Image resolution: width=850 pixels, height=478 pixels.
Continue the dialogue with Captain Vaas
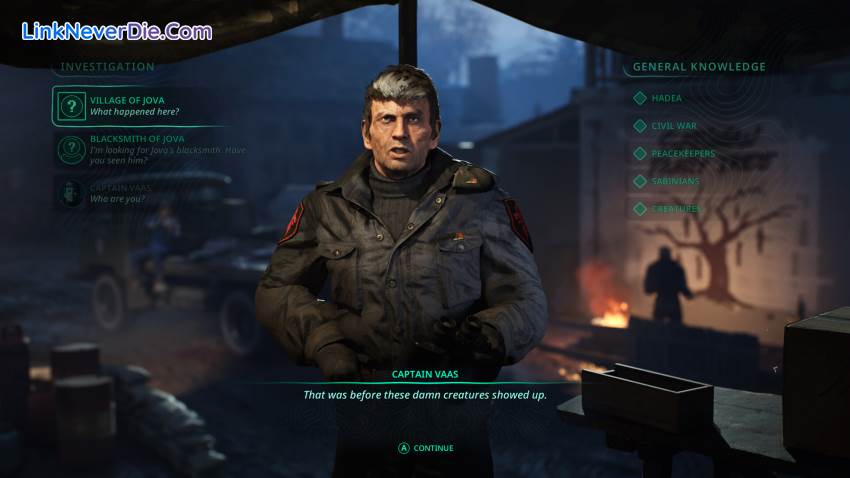426,448
